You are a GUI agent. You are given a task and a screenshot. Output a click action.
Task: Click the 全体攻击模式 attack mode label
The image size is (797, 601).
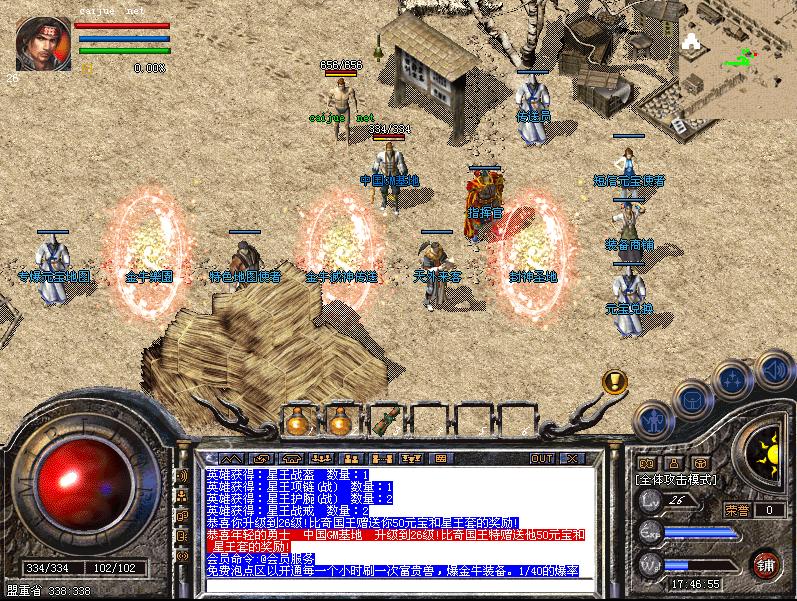click(677, 481)
